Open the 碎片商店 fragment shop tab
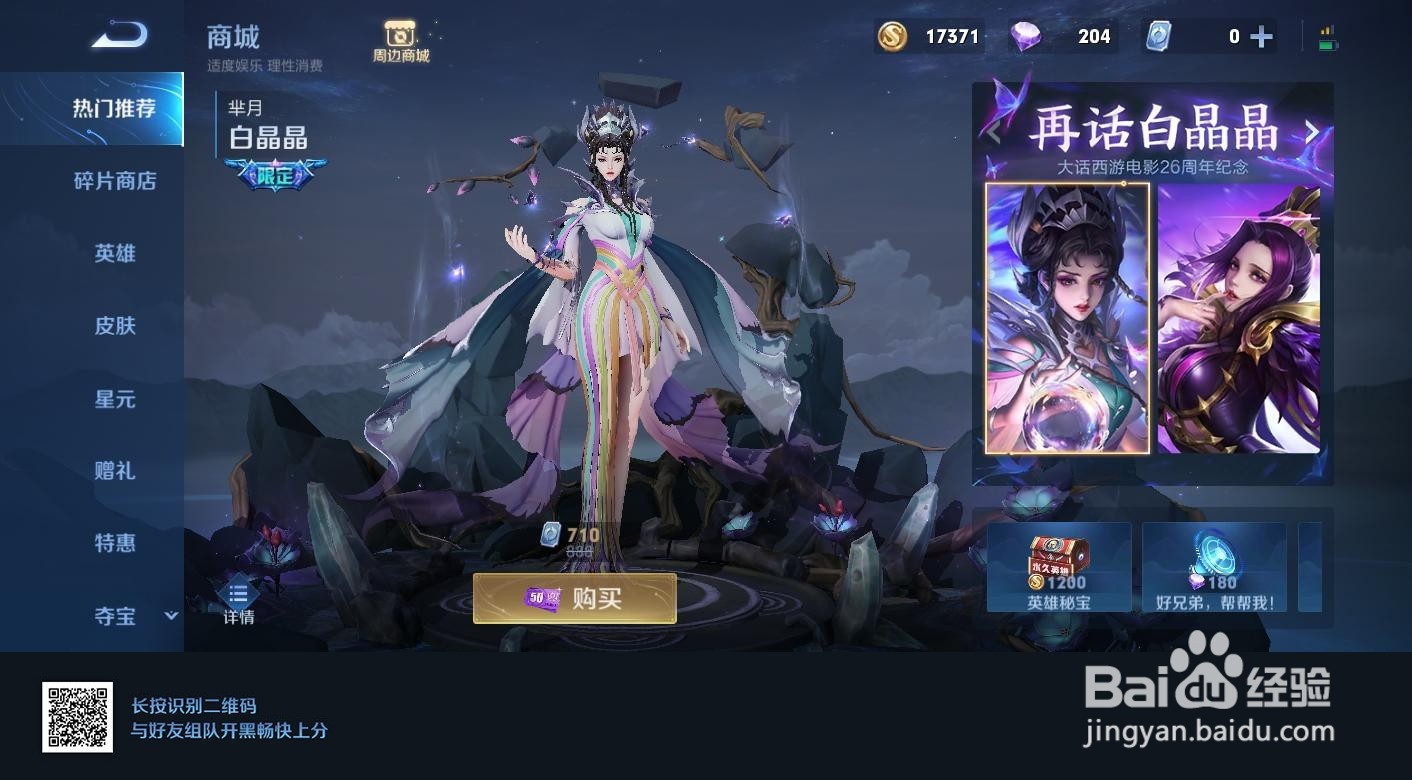The image size is (1412, 780). [118, 181]
